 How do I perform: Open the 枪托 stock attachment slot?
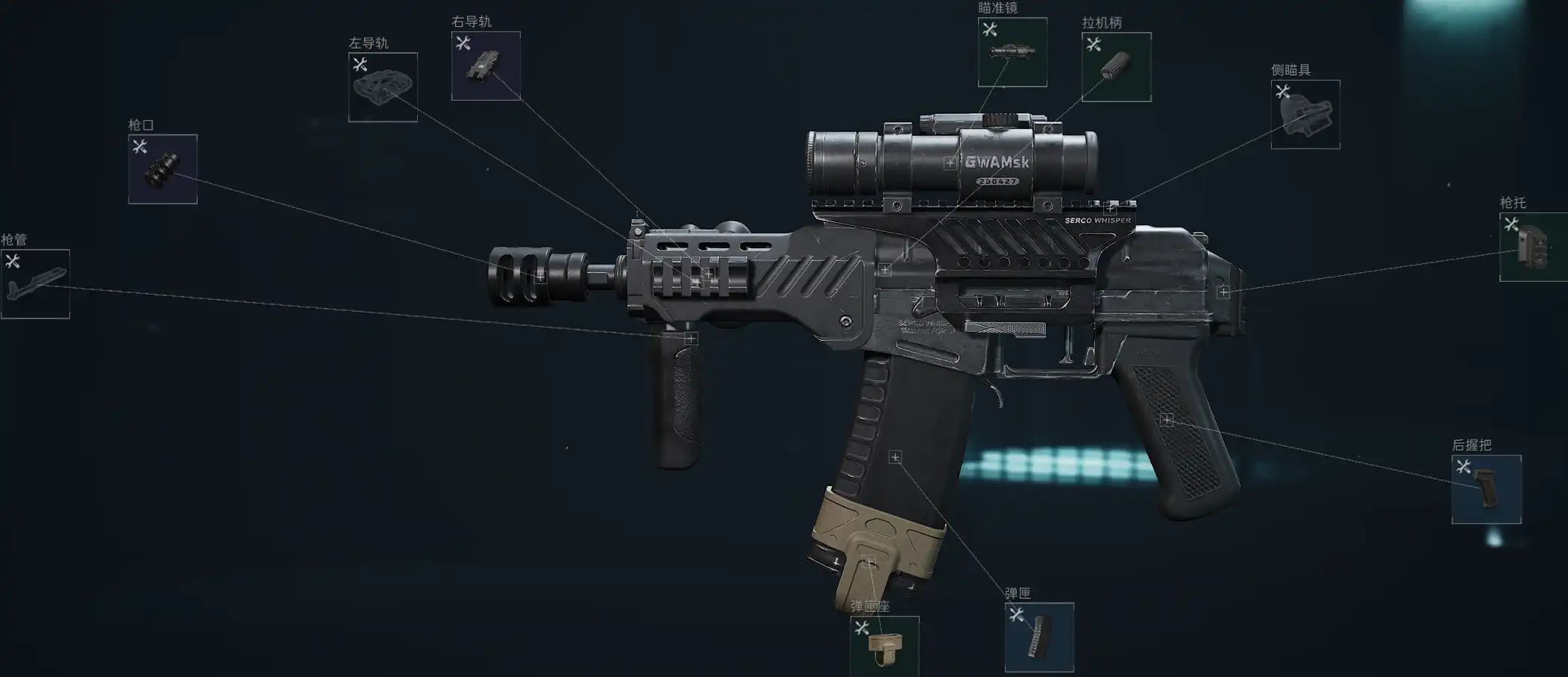tap(1533, 248)
